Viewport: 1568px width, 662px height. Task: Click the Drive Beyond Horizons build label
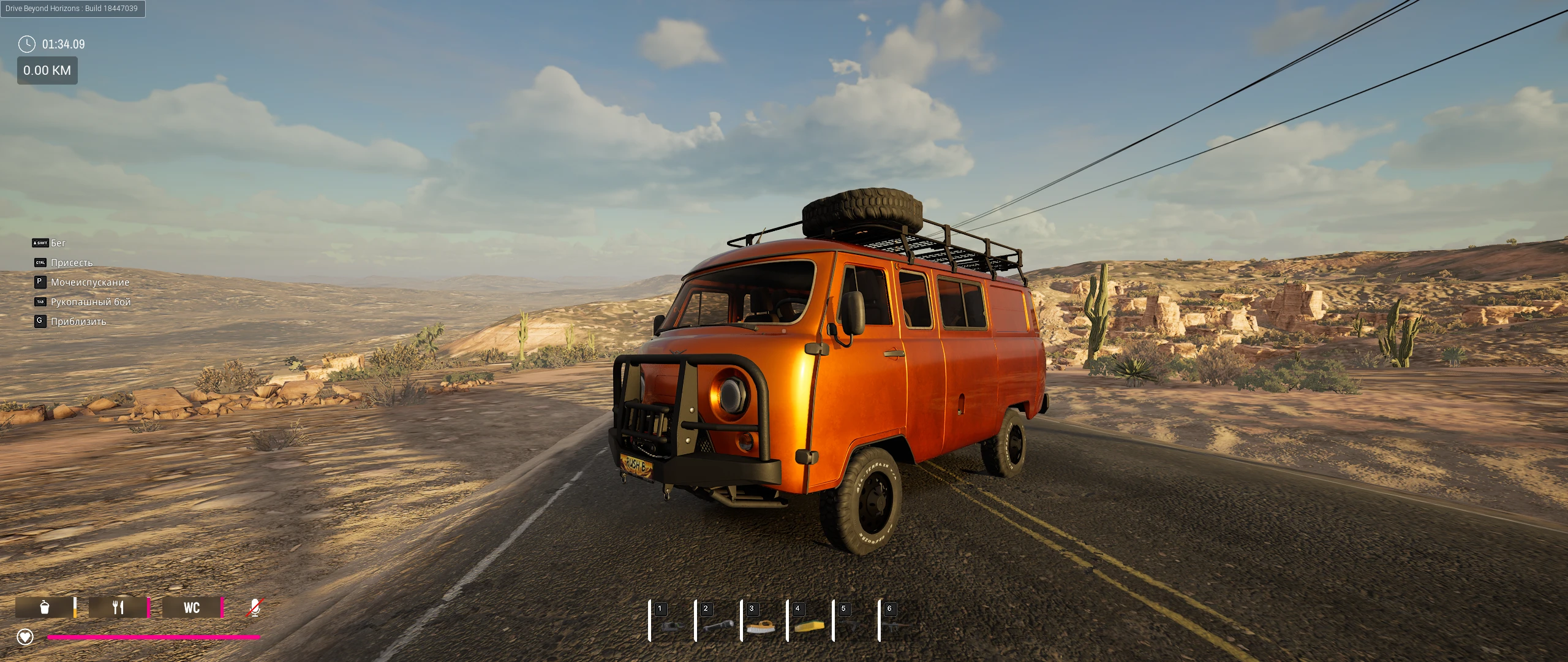tap(72, 9)
